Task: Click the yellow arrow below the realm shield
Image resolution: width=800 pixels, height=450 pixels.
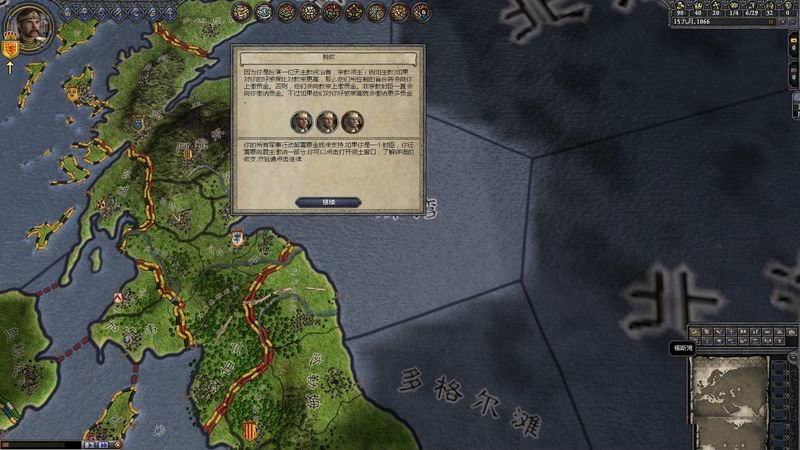Action: (11, 68)
